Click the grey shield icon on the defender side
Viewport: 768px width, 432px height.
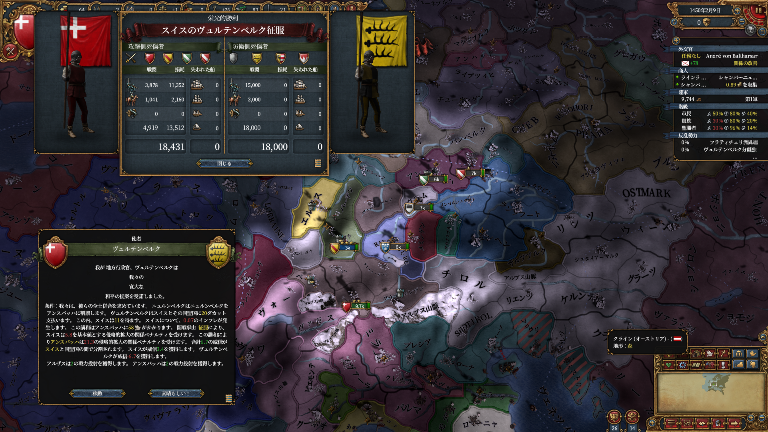232,59
